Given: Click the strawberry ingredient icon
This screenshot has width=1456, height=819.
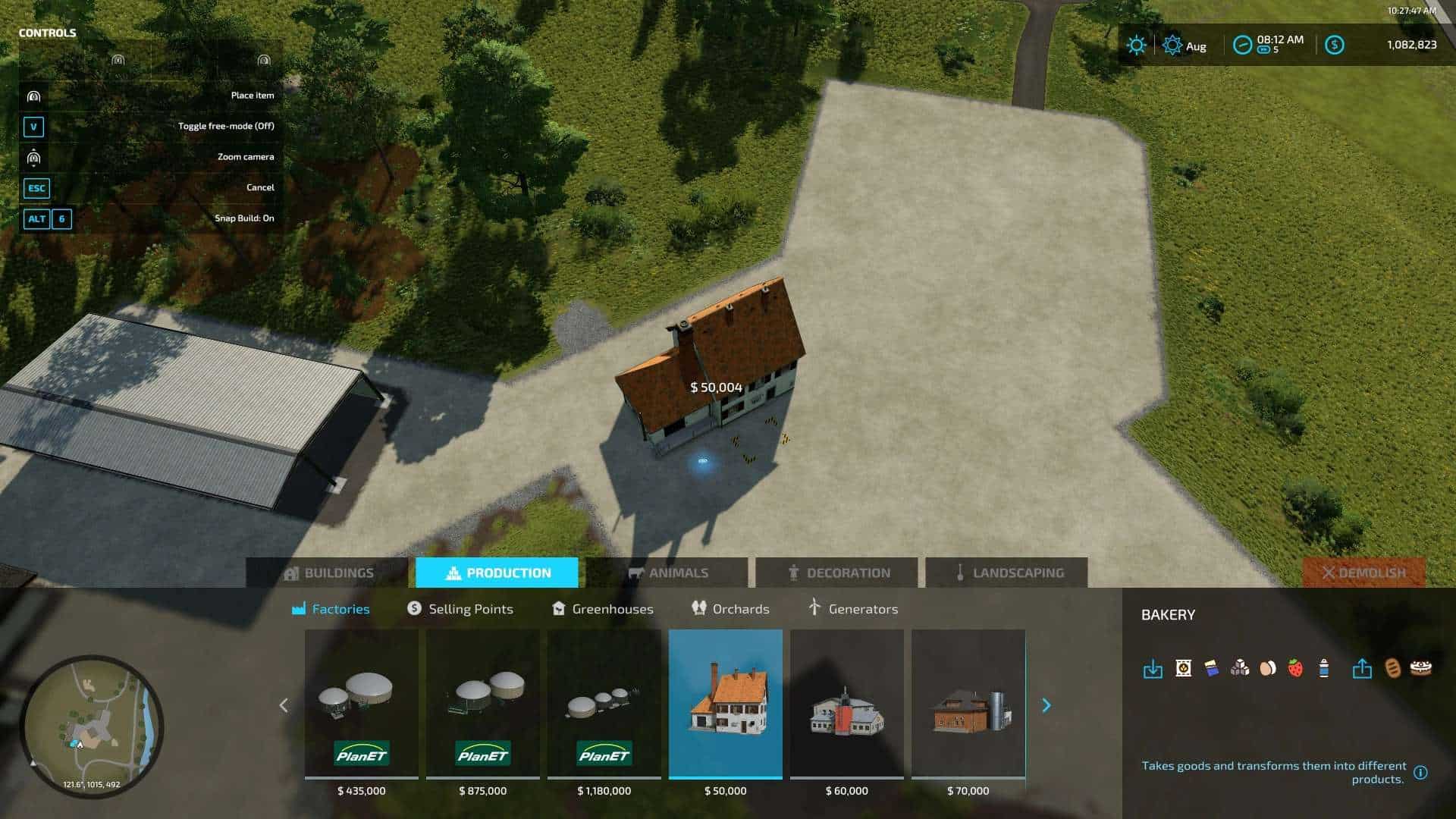Looking at the screenshot, I should click(1294, 667).
